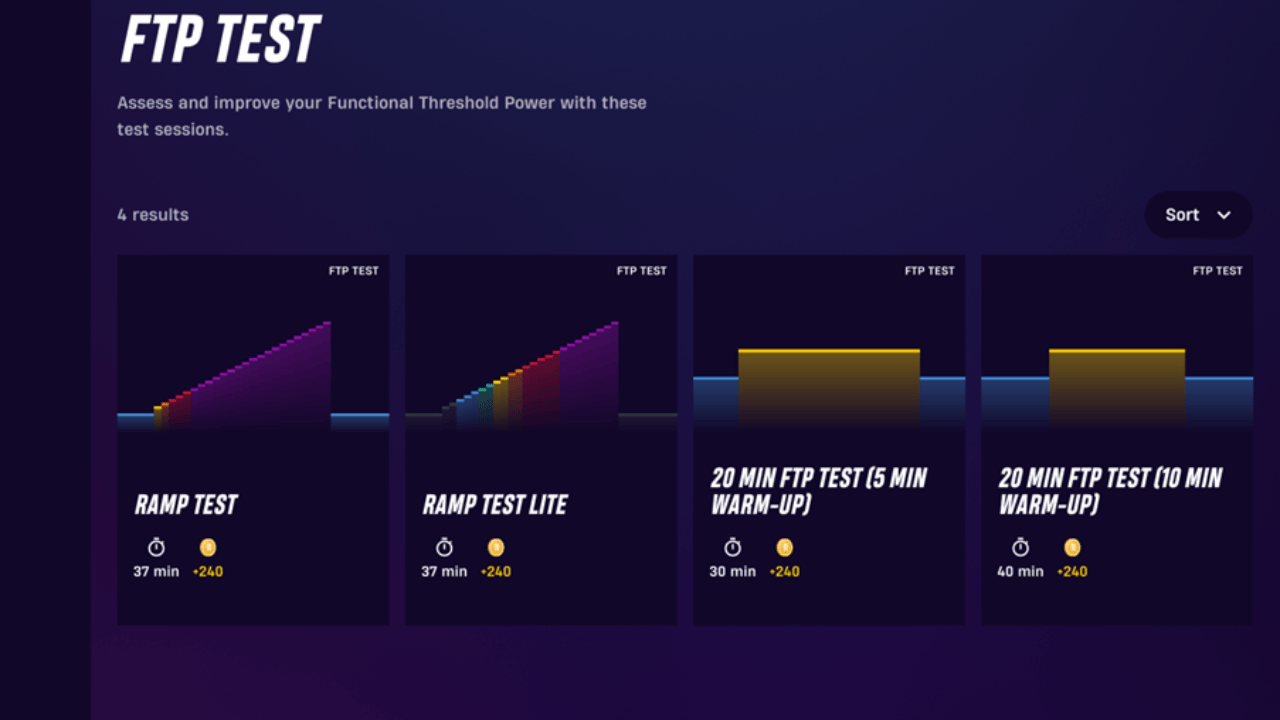The width and height of the screenshot is (1280, 720).
Task: Click the coin icon on 5 min warm-up test
Action: (784, 547)
